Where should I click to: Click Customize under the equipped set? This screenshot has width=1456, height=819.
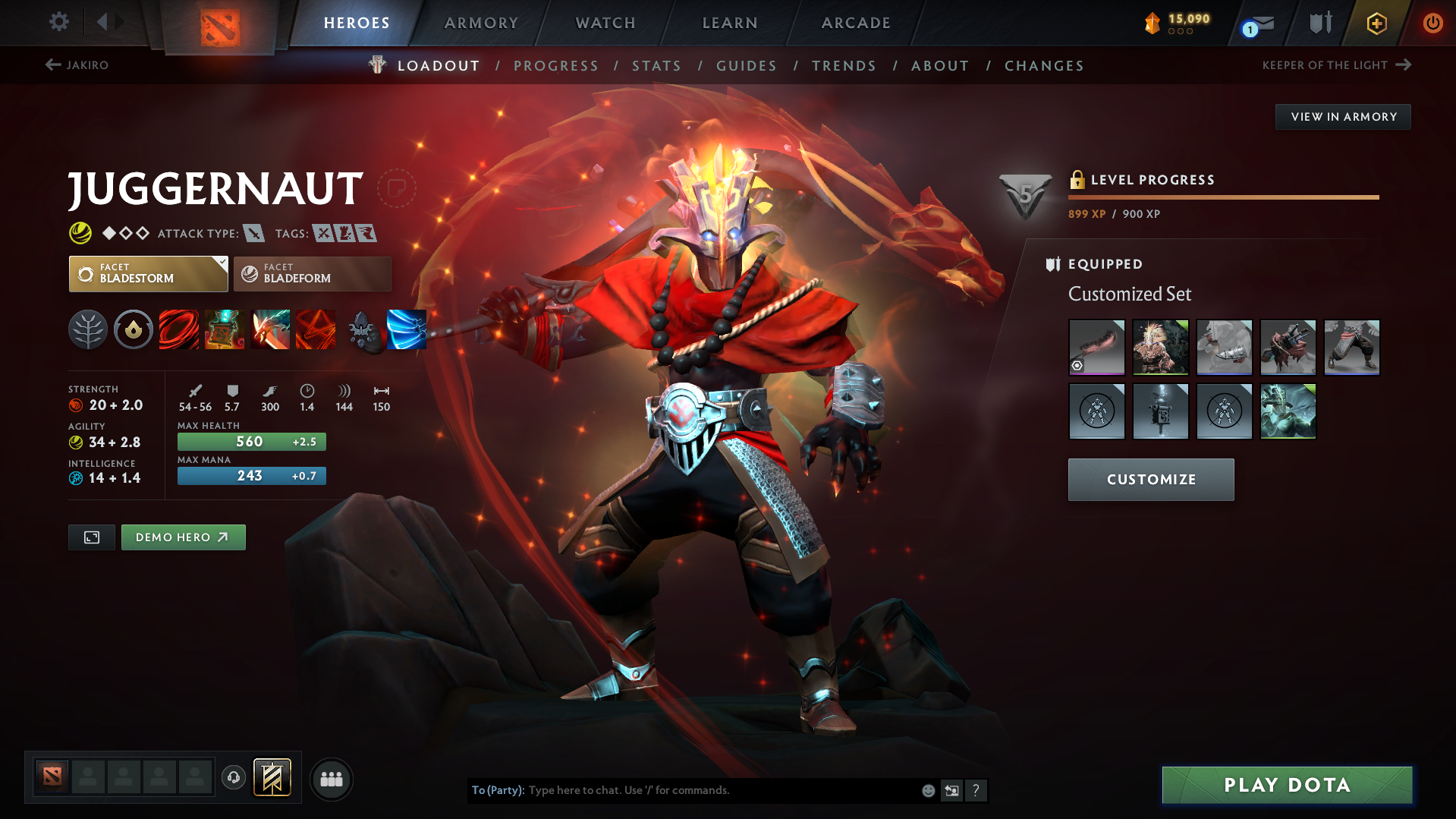pos(1150,479)
